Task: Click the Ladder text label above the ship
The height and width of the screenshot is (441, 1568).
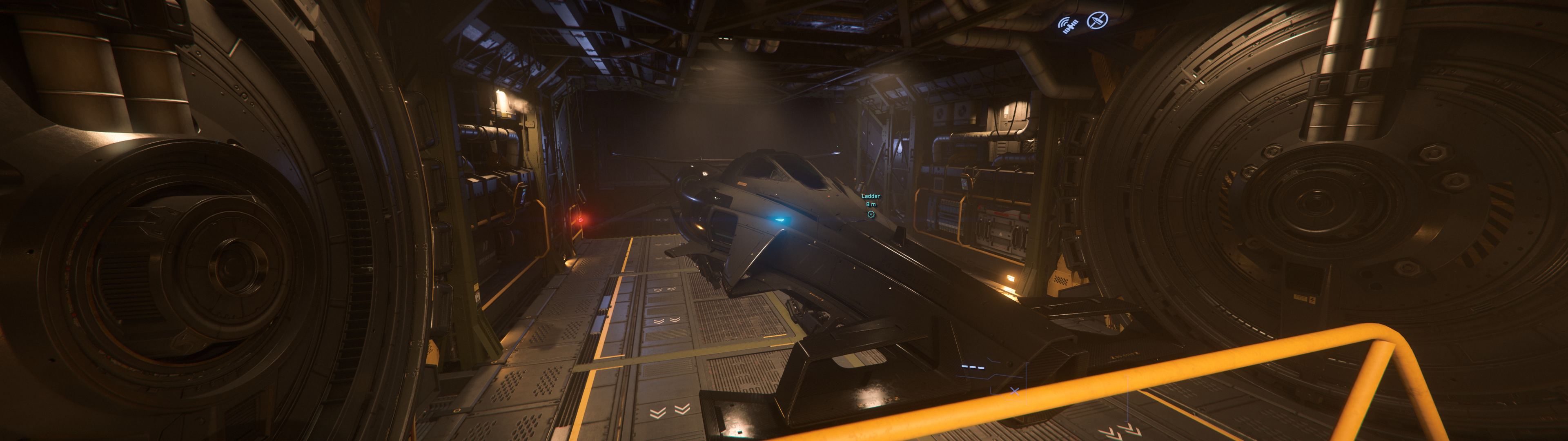Action: pos(871,196)
